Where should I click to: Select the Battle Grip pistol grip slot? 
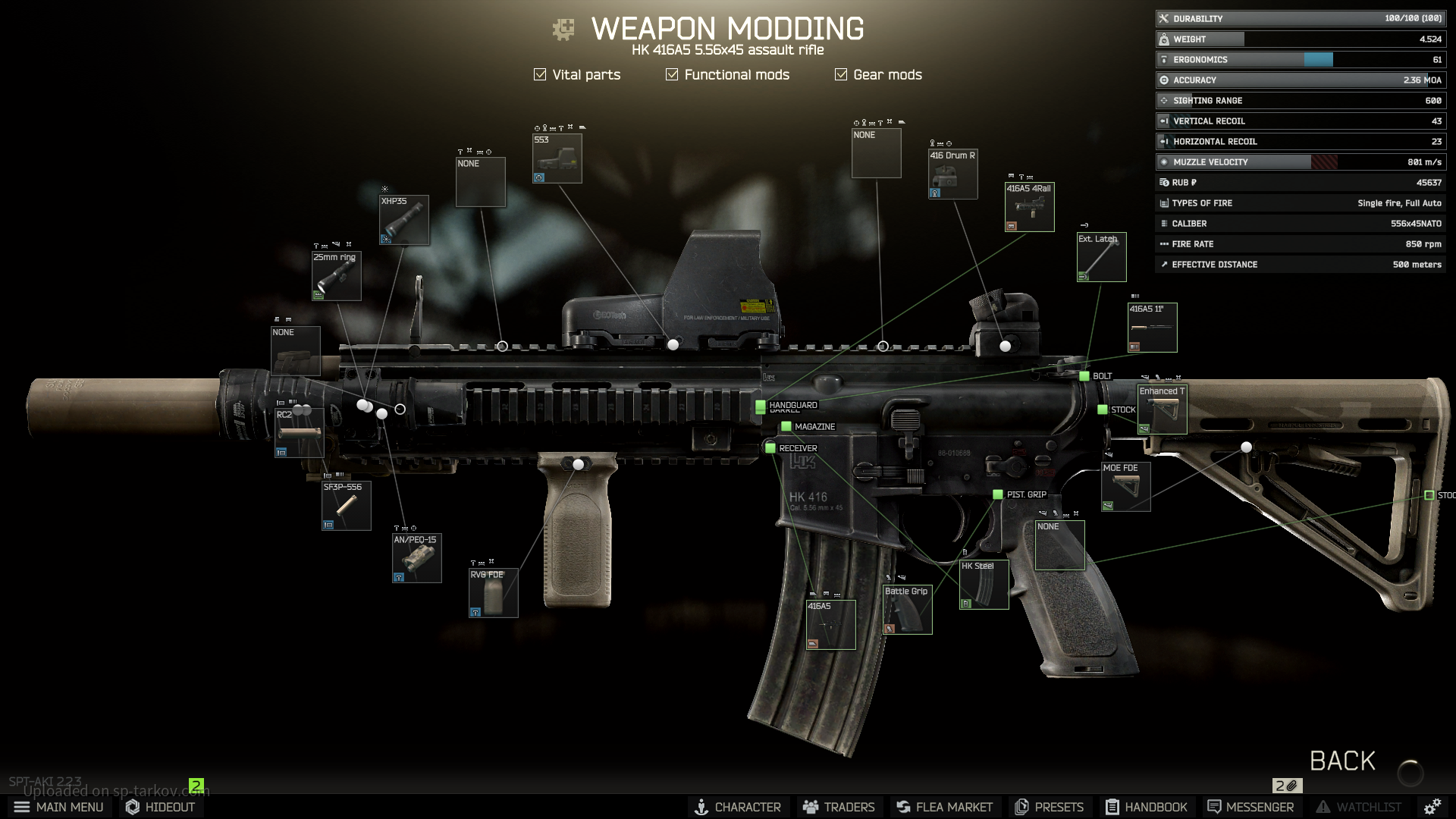[x=908, y=610]
